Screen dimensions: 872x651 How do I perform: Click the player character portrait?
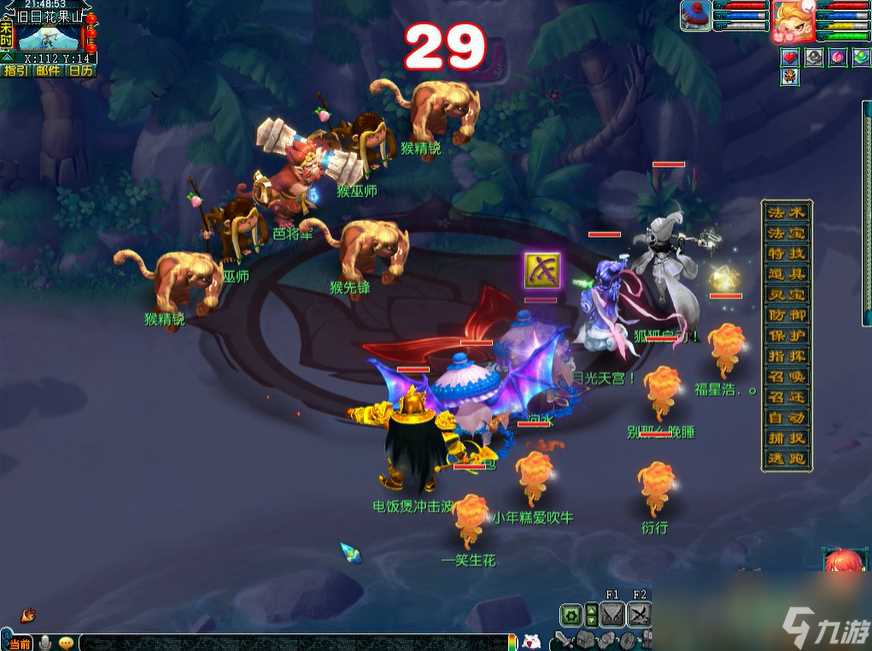pos(792,17)
